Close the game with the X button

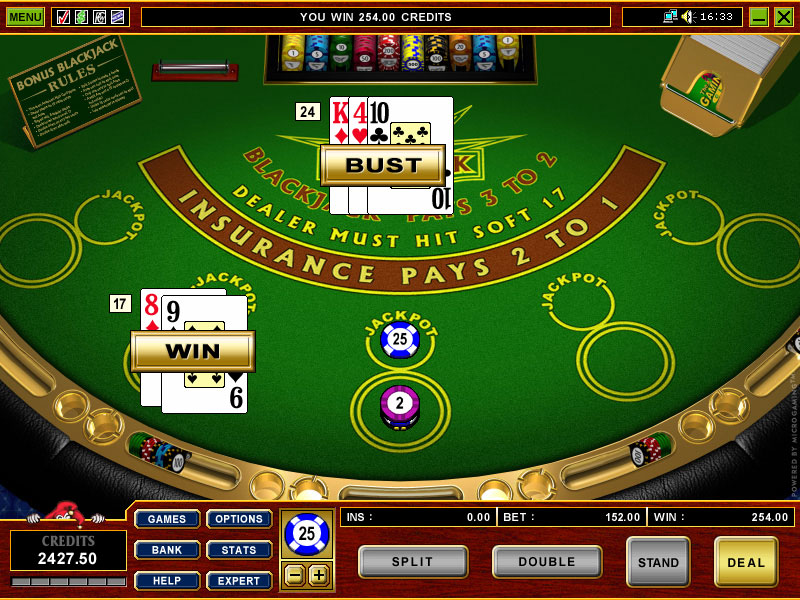pos(783,17)
